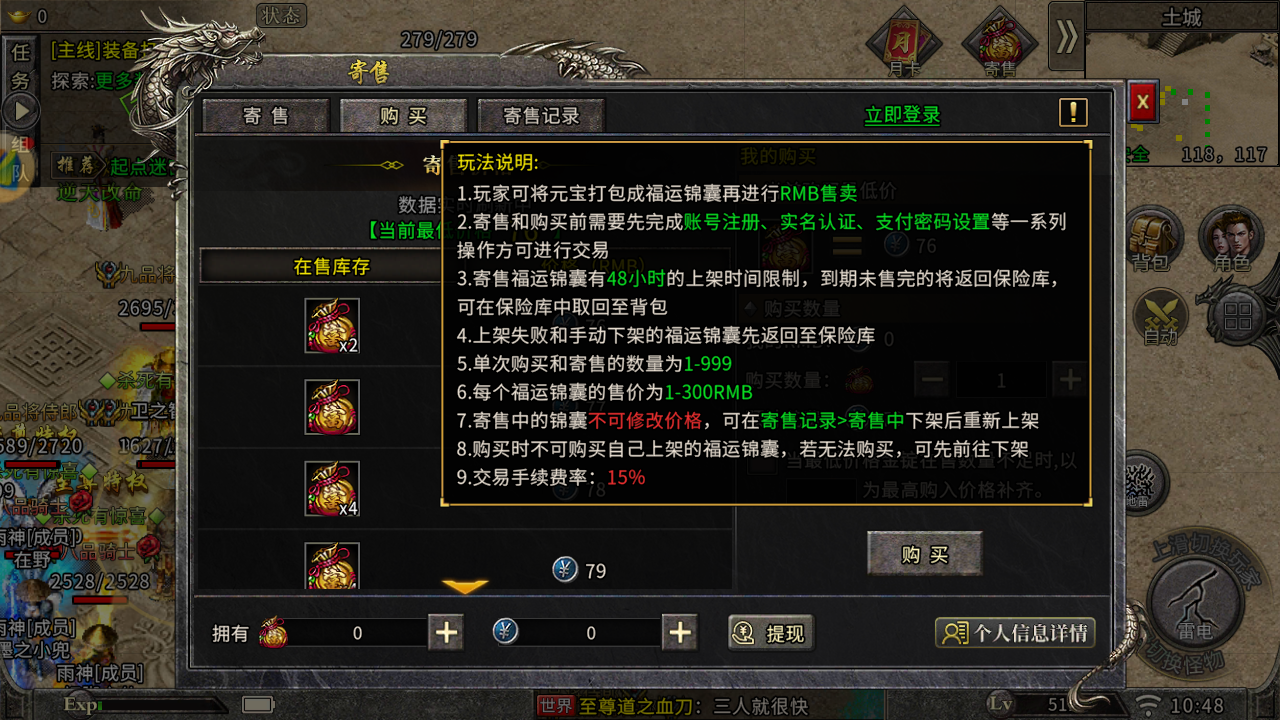The width and height of the screenshot is (1280, 720).
Task: Open the 状态 status panel
Action: point(284,16)
